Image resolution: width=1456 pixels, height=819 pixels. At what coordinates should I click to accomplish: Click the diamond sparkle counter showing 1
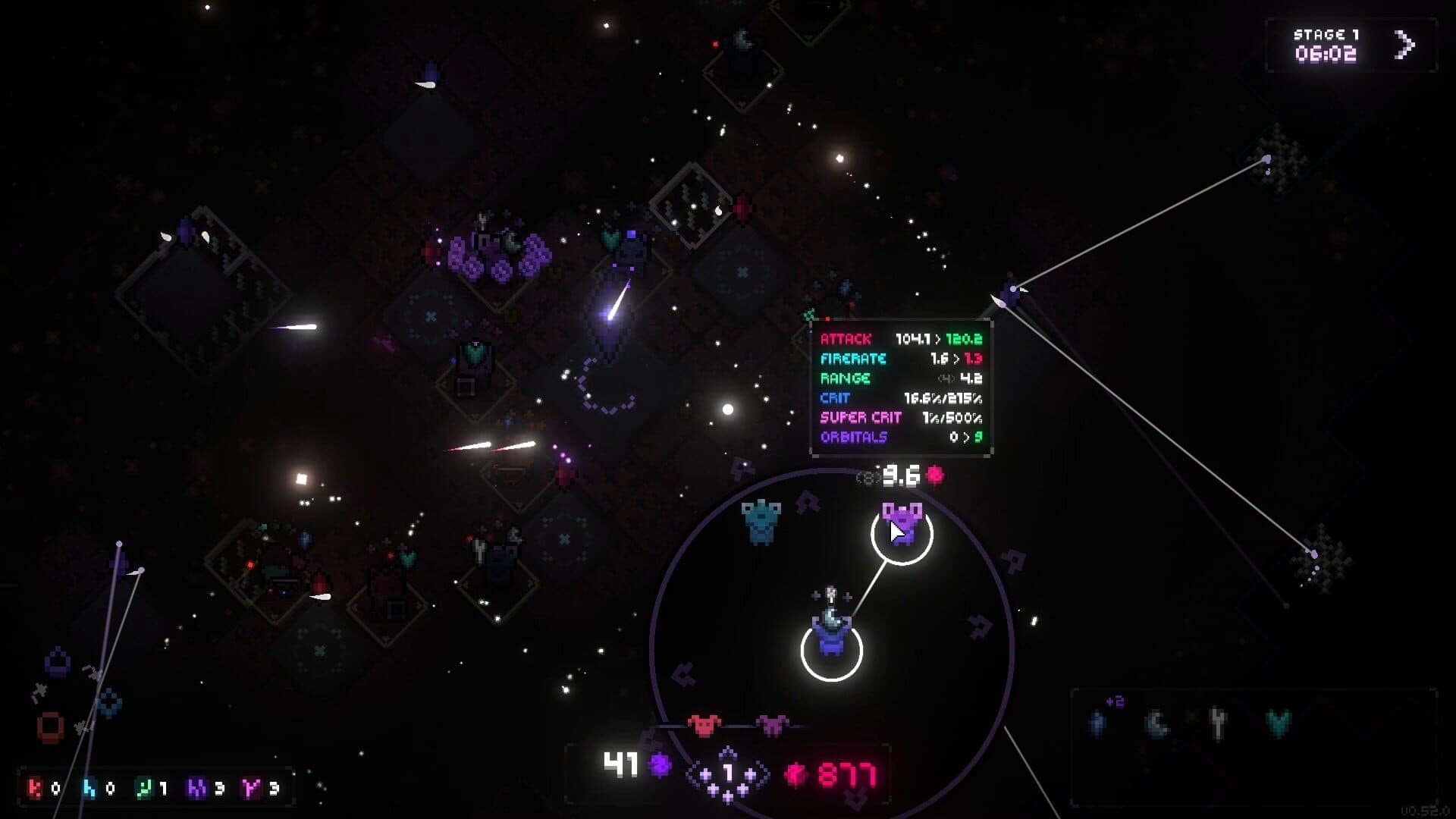pos(727,774)
